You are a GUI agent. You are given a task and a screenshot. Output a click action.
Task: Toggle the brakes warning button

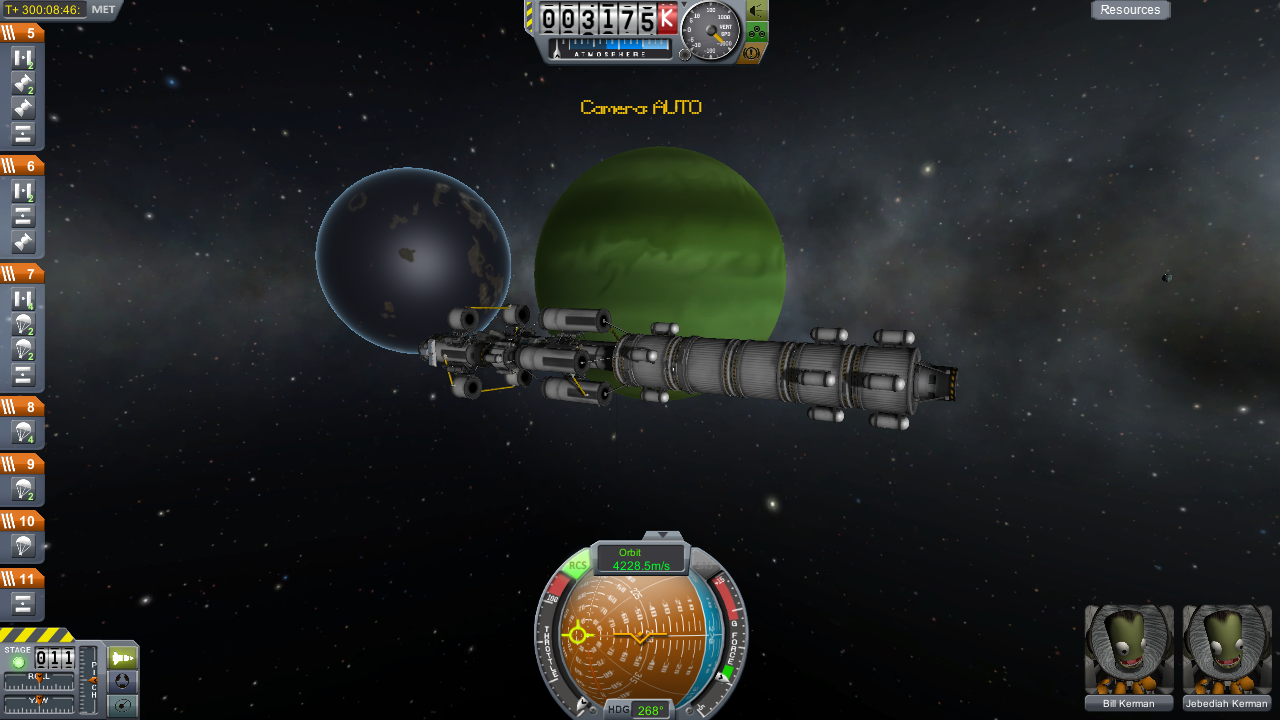755,53
